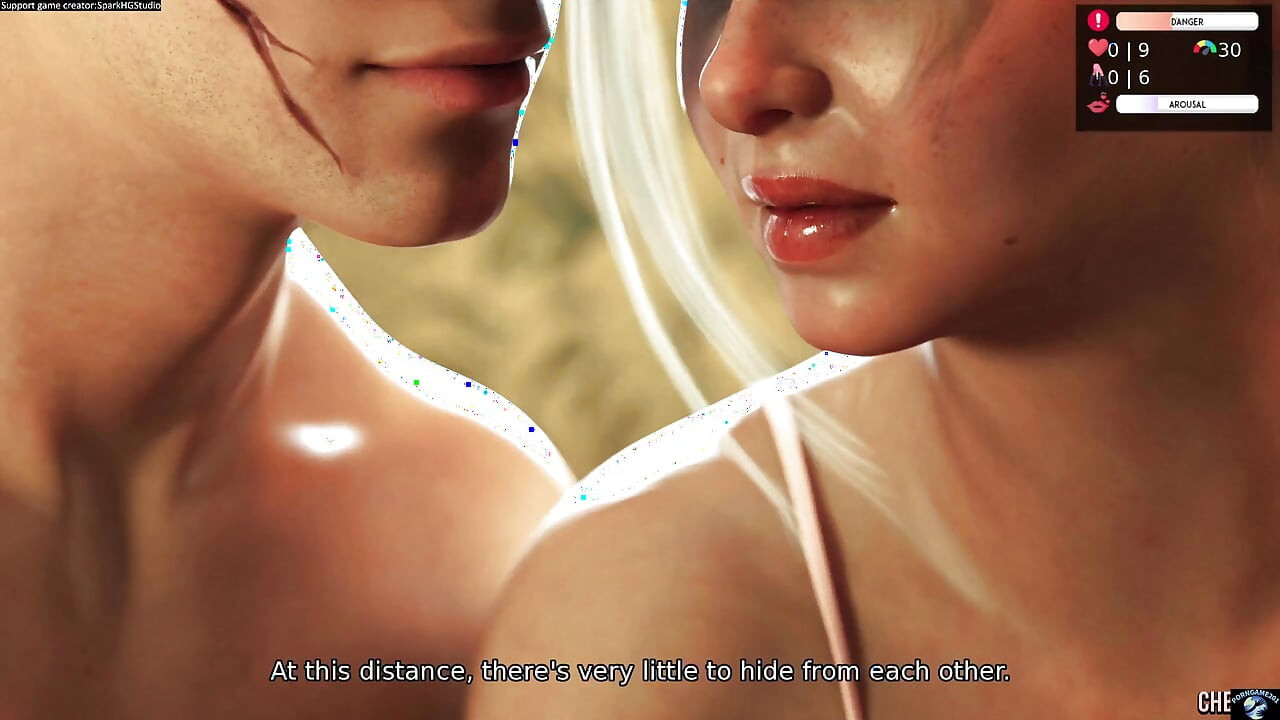Click the small kiss mark icon above the lips
This screenshot has width=1280, height=720.
[1103, 96]
